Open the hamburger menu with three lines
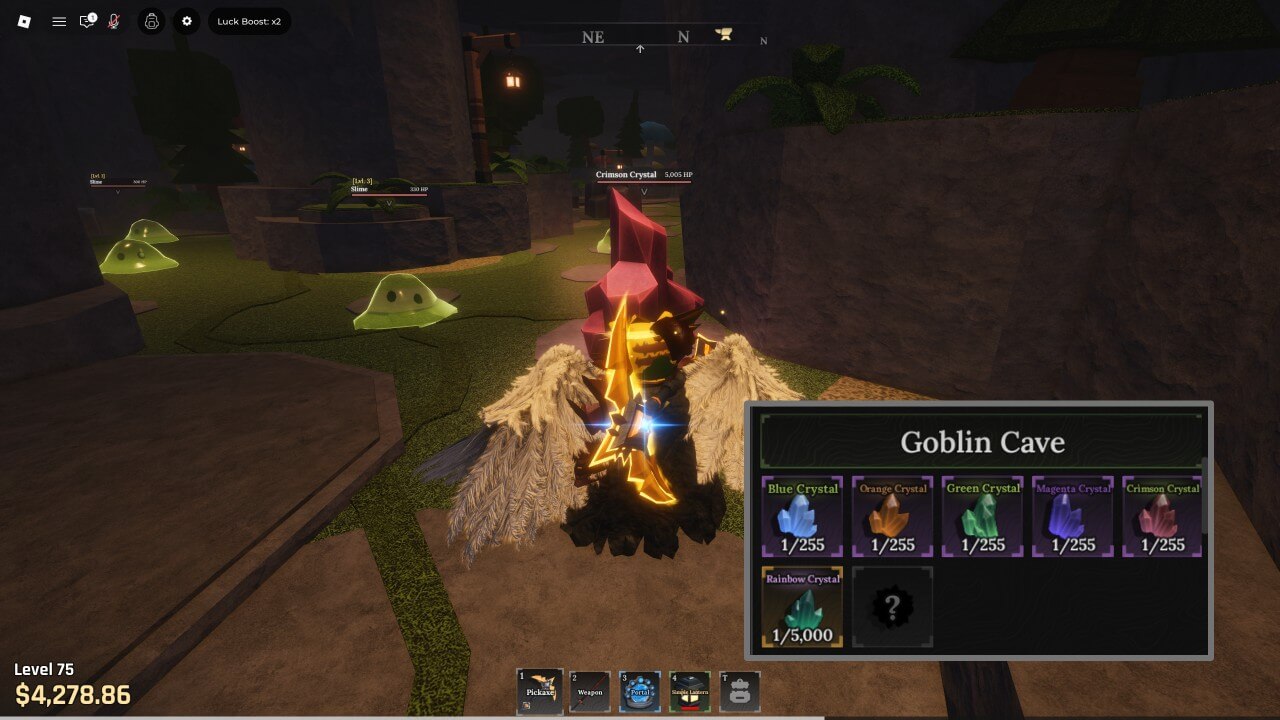Image resolution: width=1280 pixels, height=720 pixels. pyautogui.click(x=59, y=21)
